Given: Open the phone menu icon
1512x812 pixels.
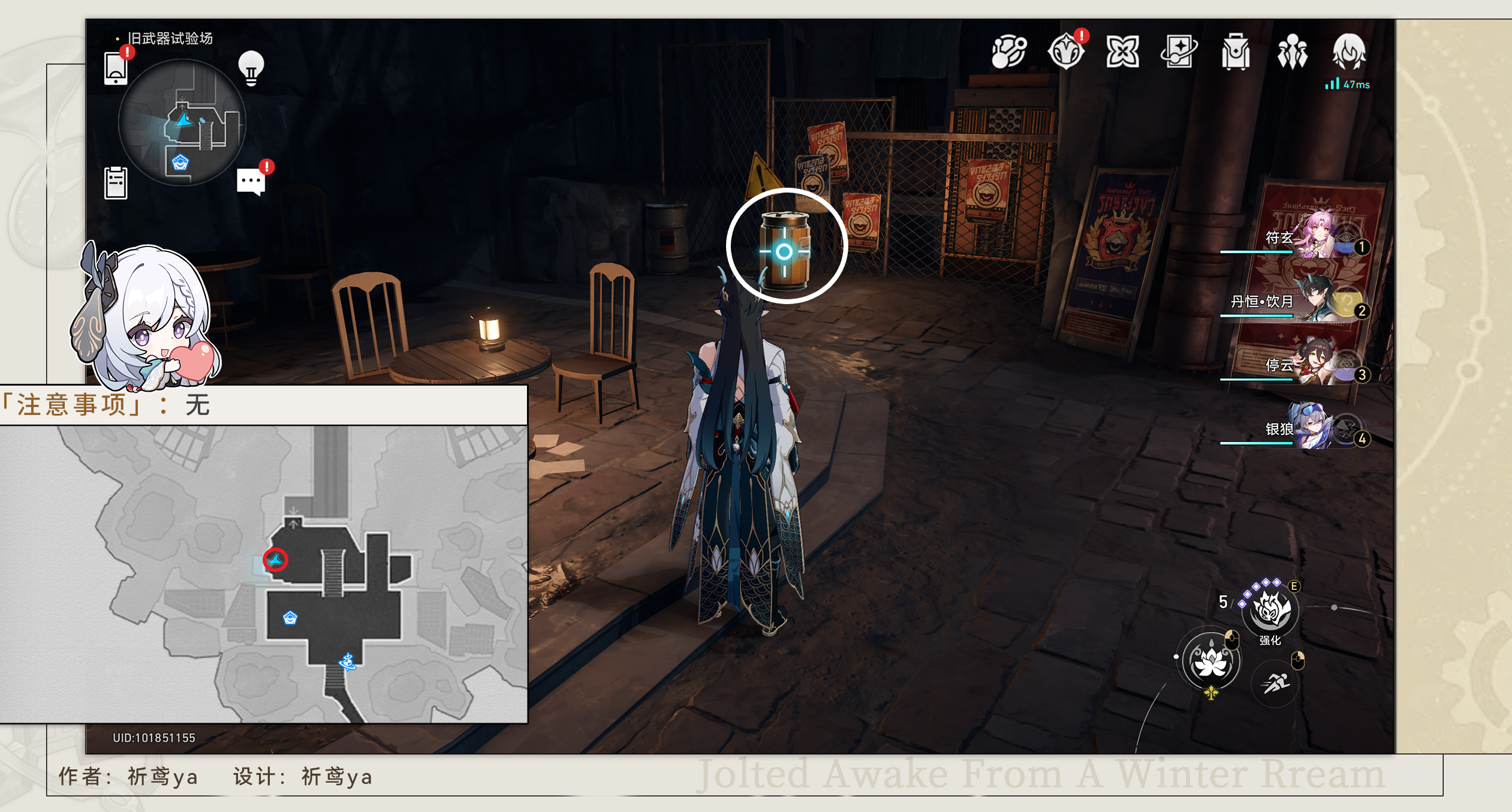Looking at the screenshot, I should click(116, 68).
